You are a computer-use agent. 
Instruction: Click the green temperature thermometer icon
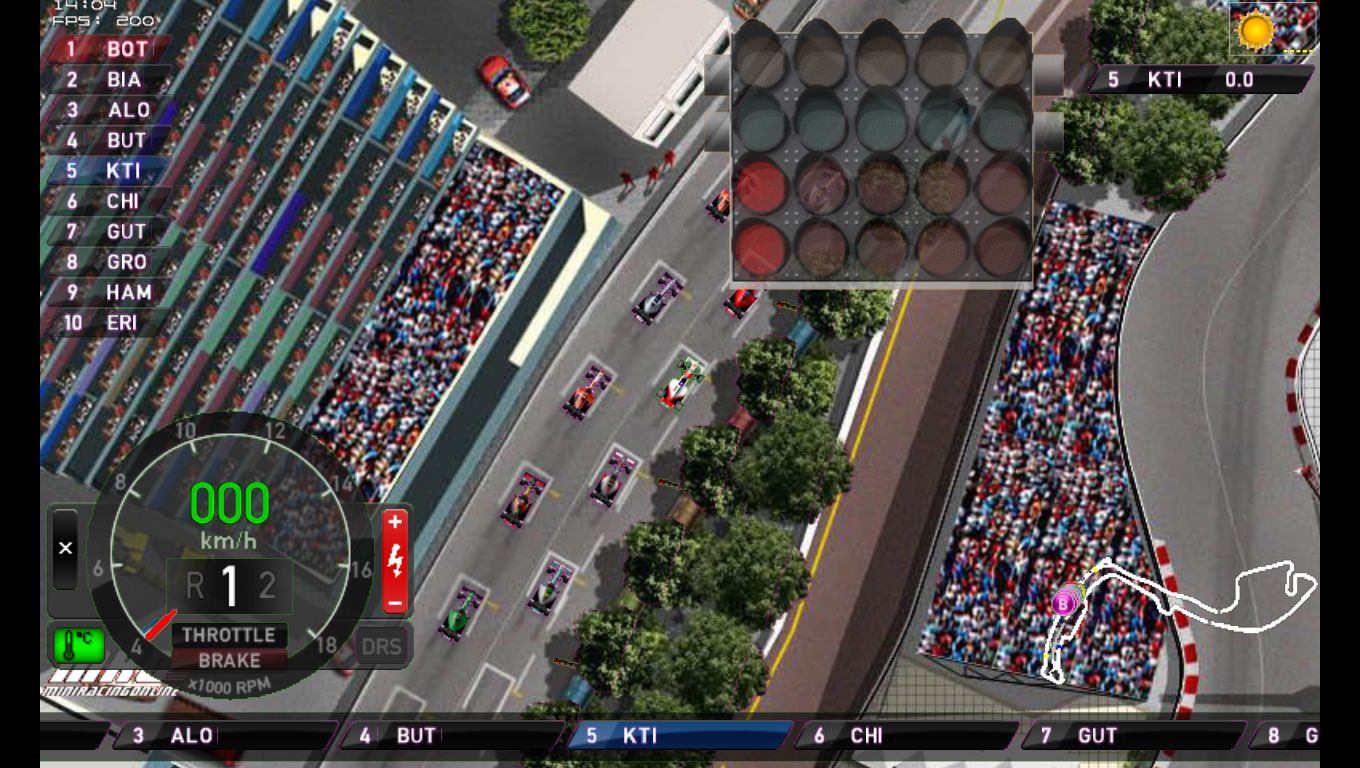pos(78,644)
